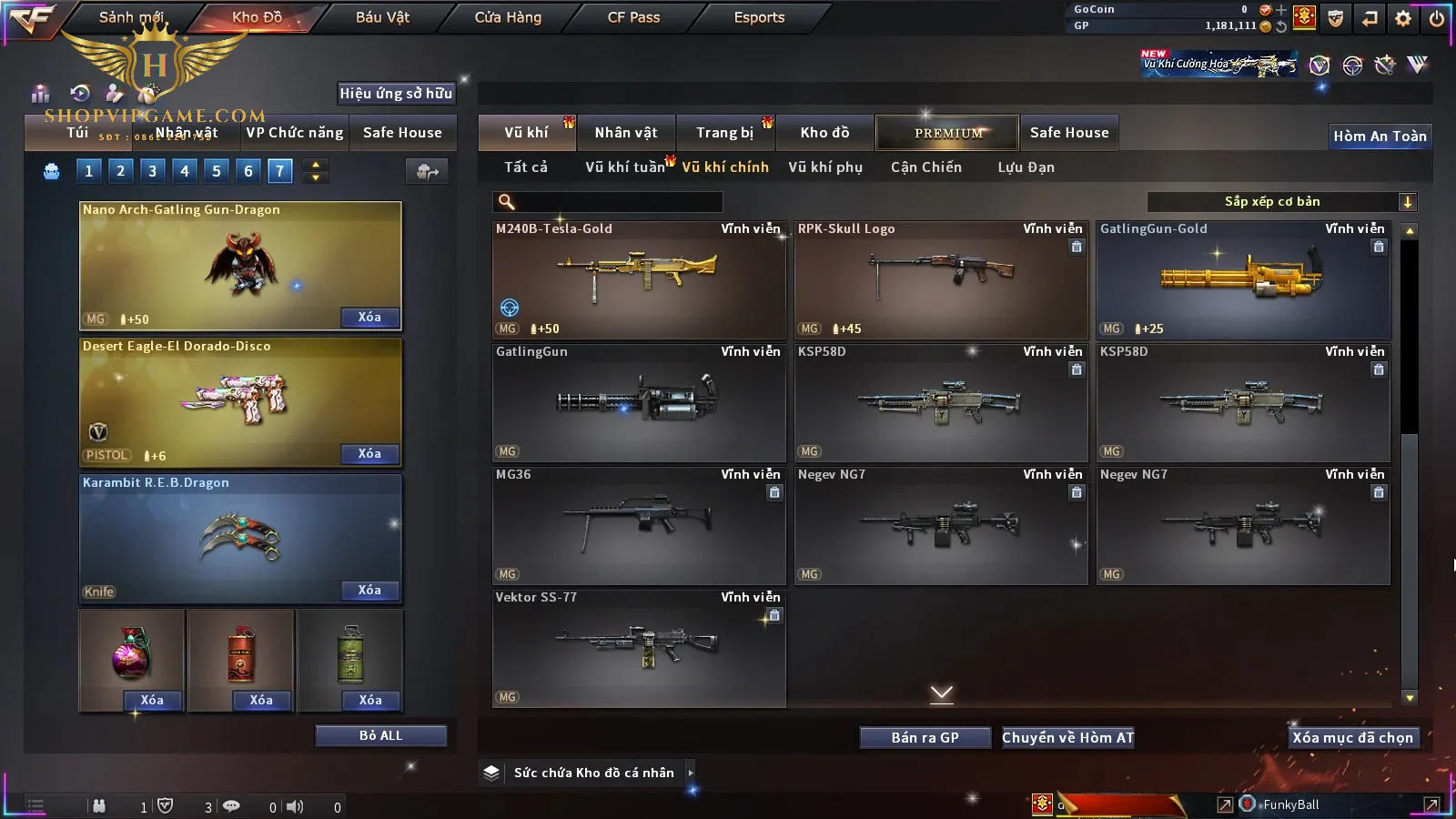Screen dimensions: 1456x819
Task: Click Chuyển về Hòm AT button
Action: coord(1067,737)
